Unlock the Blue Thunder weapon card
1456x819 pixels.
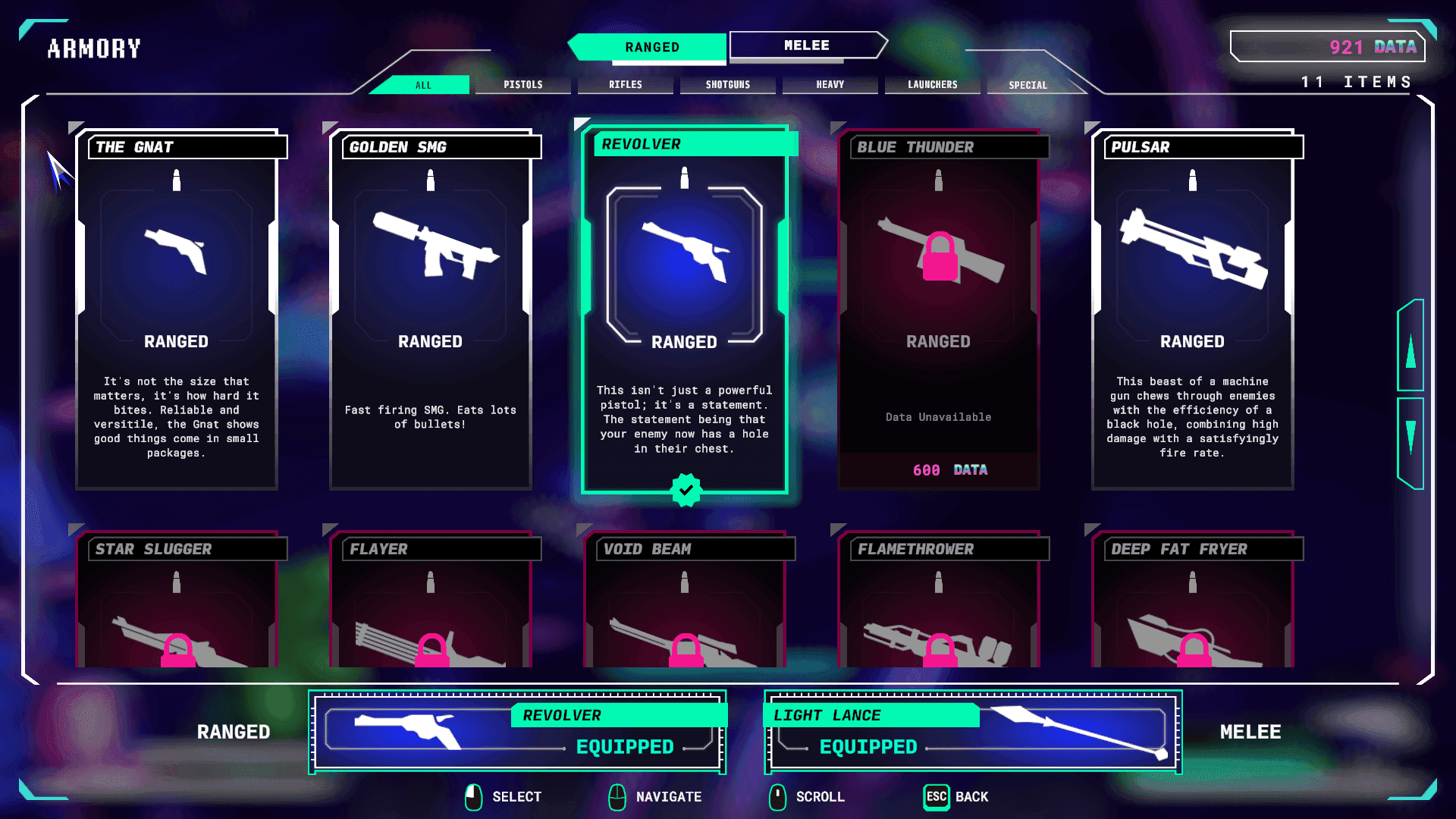tap(939, 311)
